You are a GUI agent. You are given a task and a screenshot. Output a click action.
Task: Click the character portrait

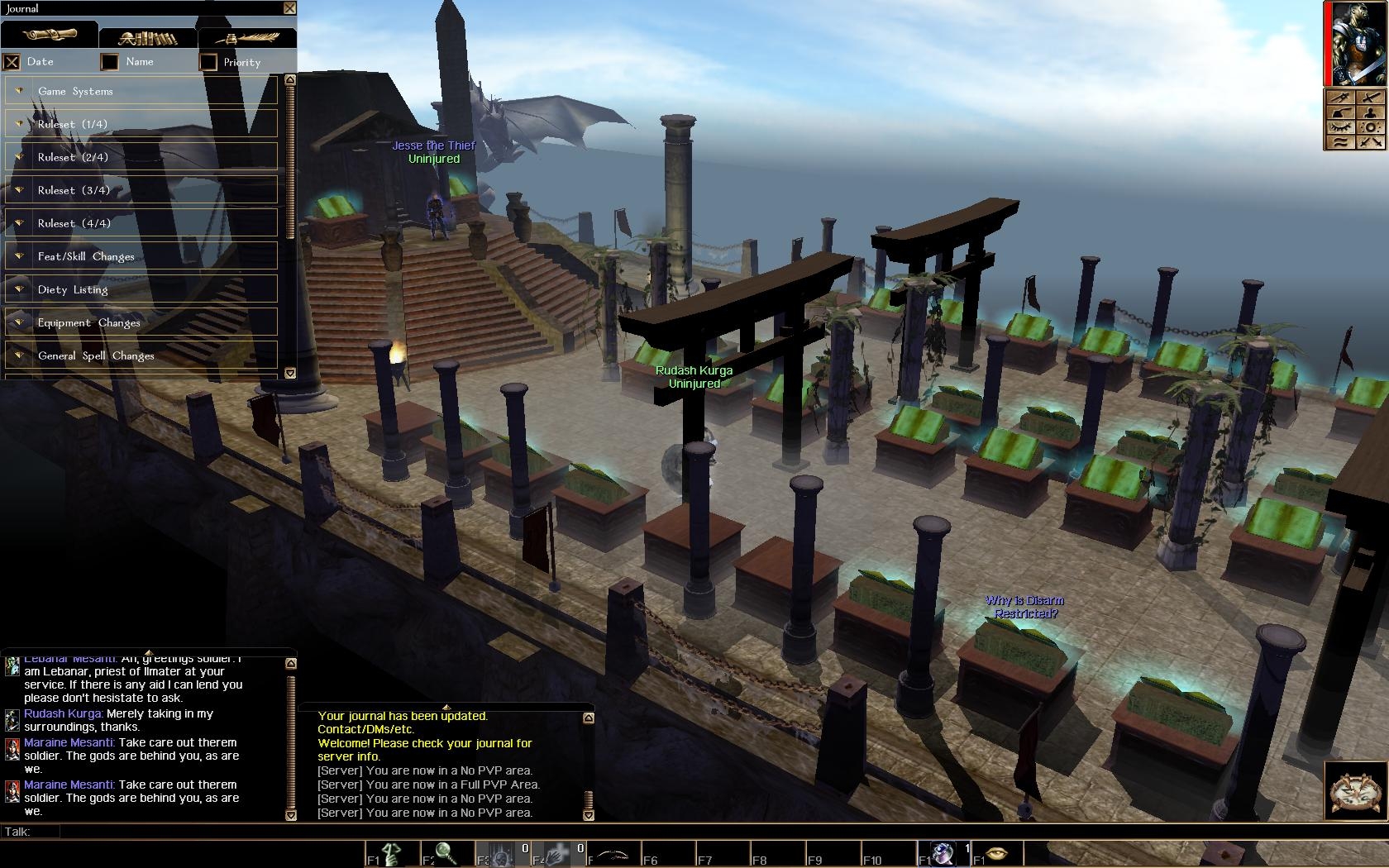[1358, 43]
